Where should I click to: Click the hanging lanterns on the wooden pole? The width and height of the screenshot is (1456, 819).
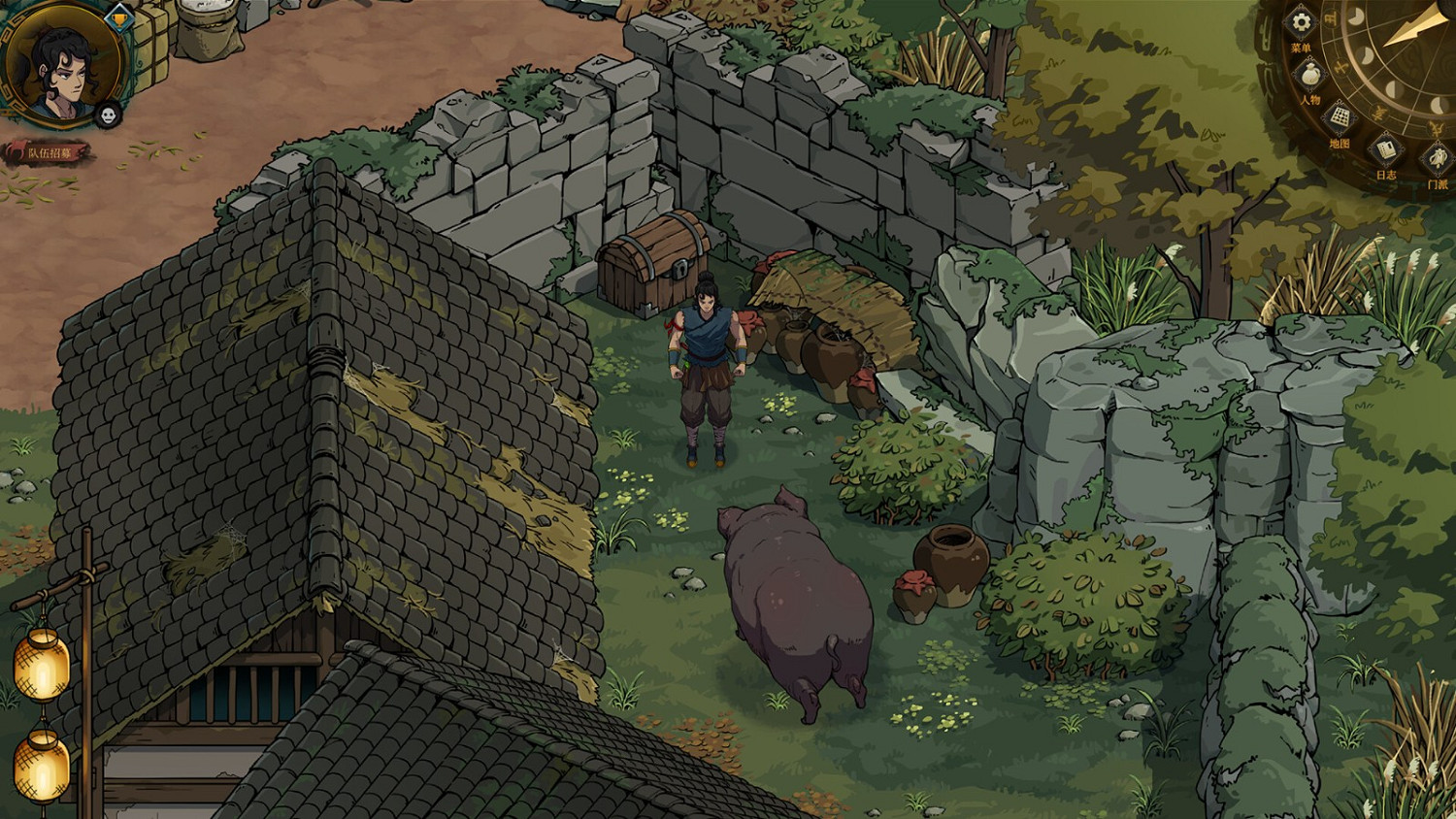(39, 670)
